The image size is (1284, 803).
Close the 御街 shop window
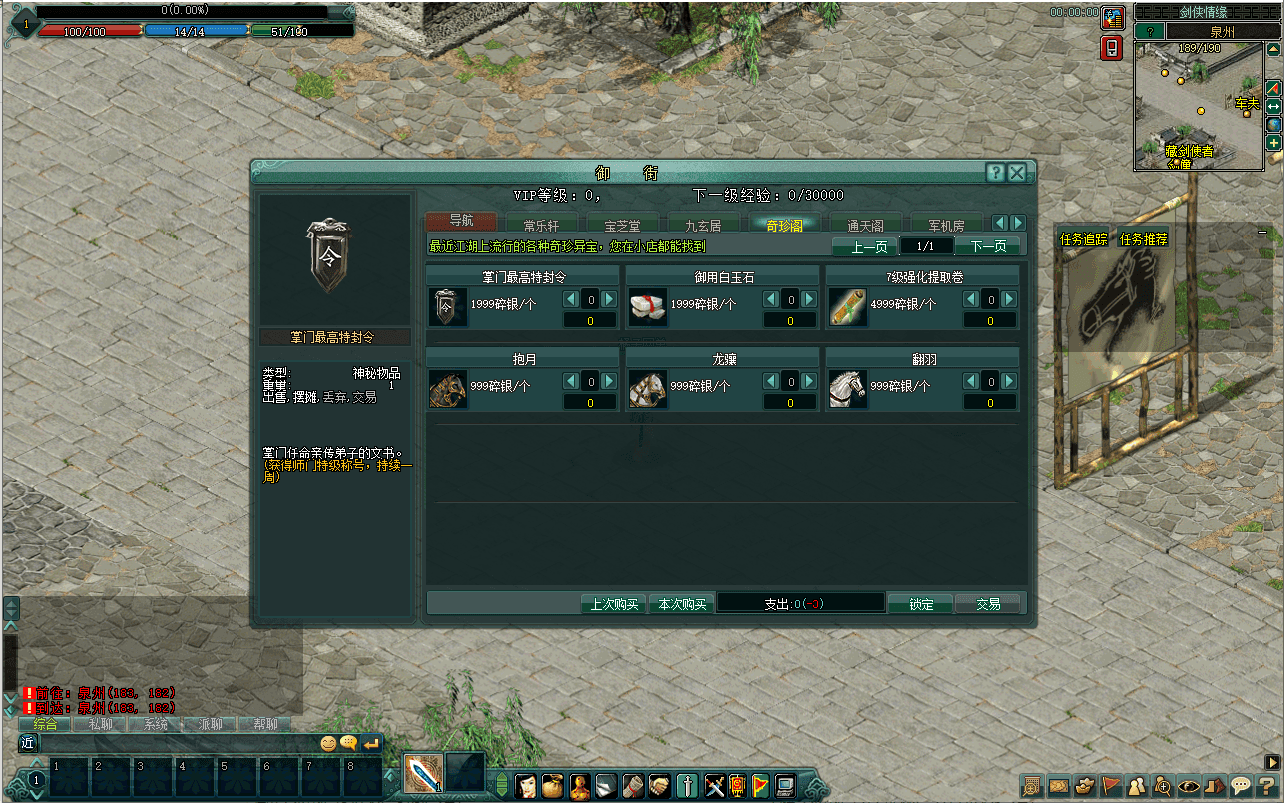1017,173
